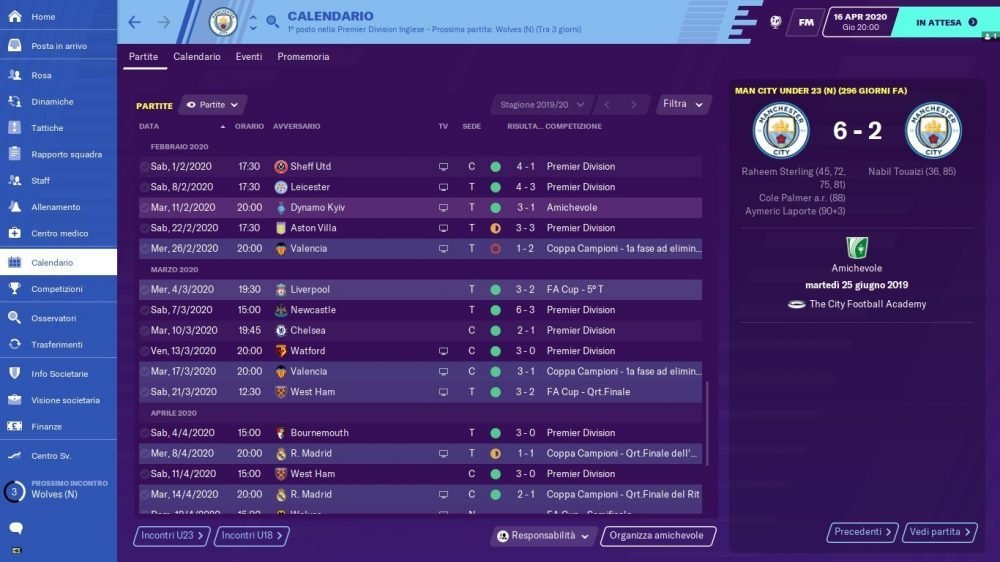This screenshot has height=562, width=1000.
Task: Go back with the left arrow
Action: [135, 22]
